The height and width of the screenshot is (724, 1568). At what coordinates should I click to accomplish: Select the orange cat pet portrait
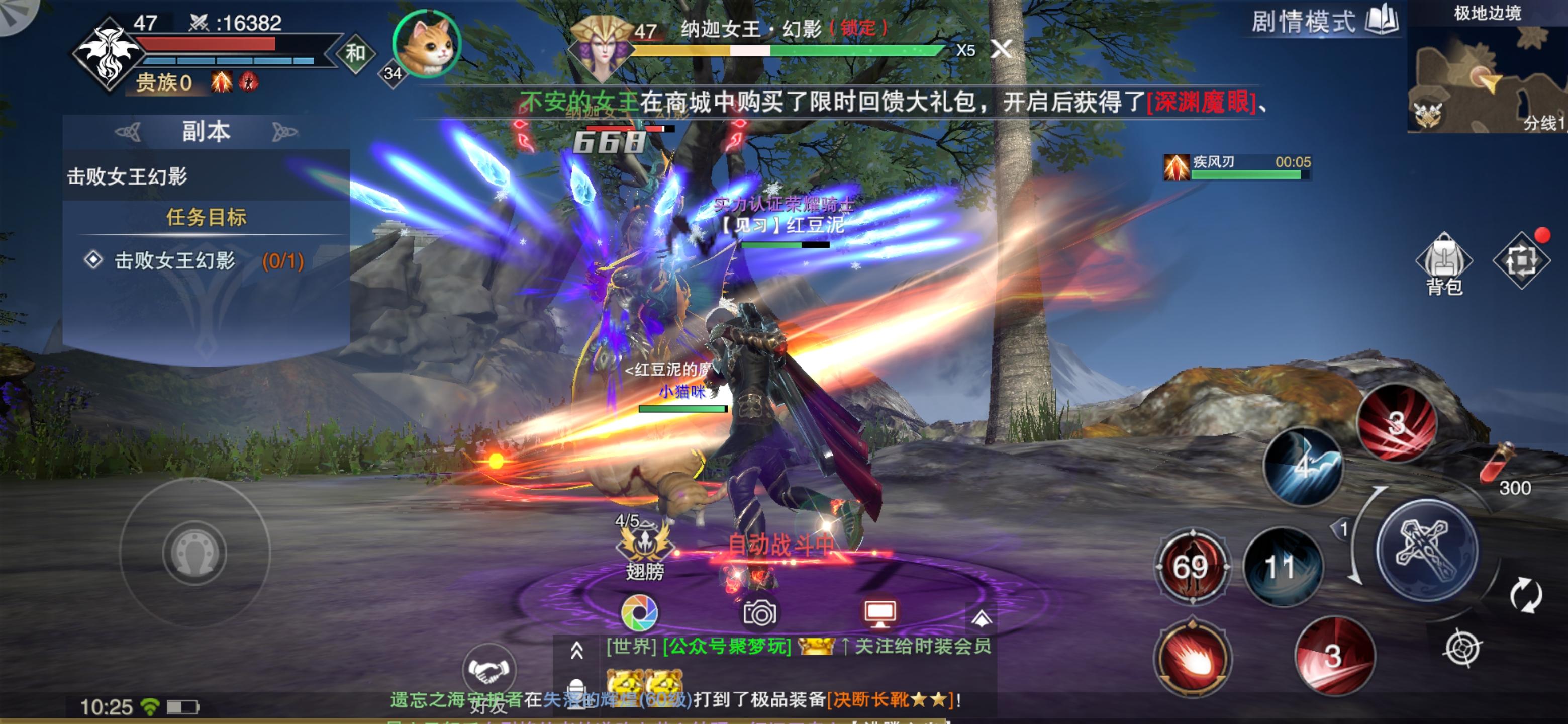pyautogui.click(x=427, y=44)
